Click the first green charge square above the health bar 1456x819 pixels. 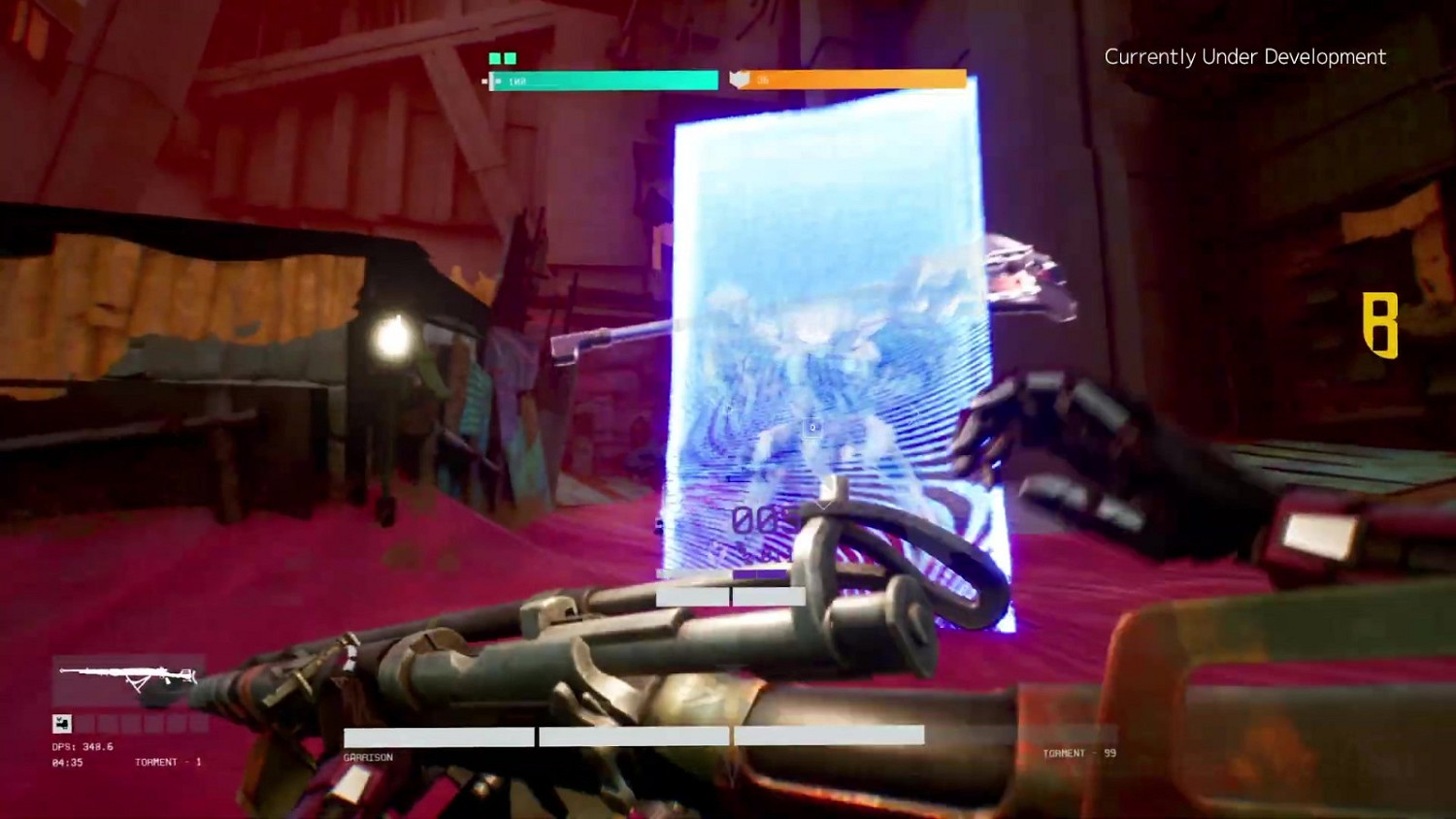coord(493,58)
